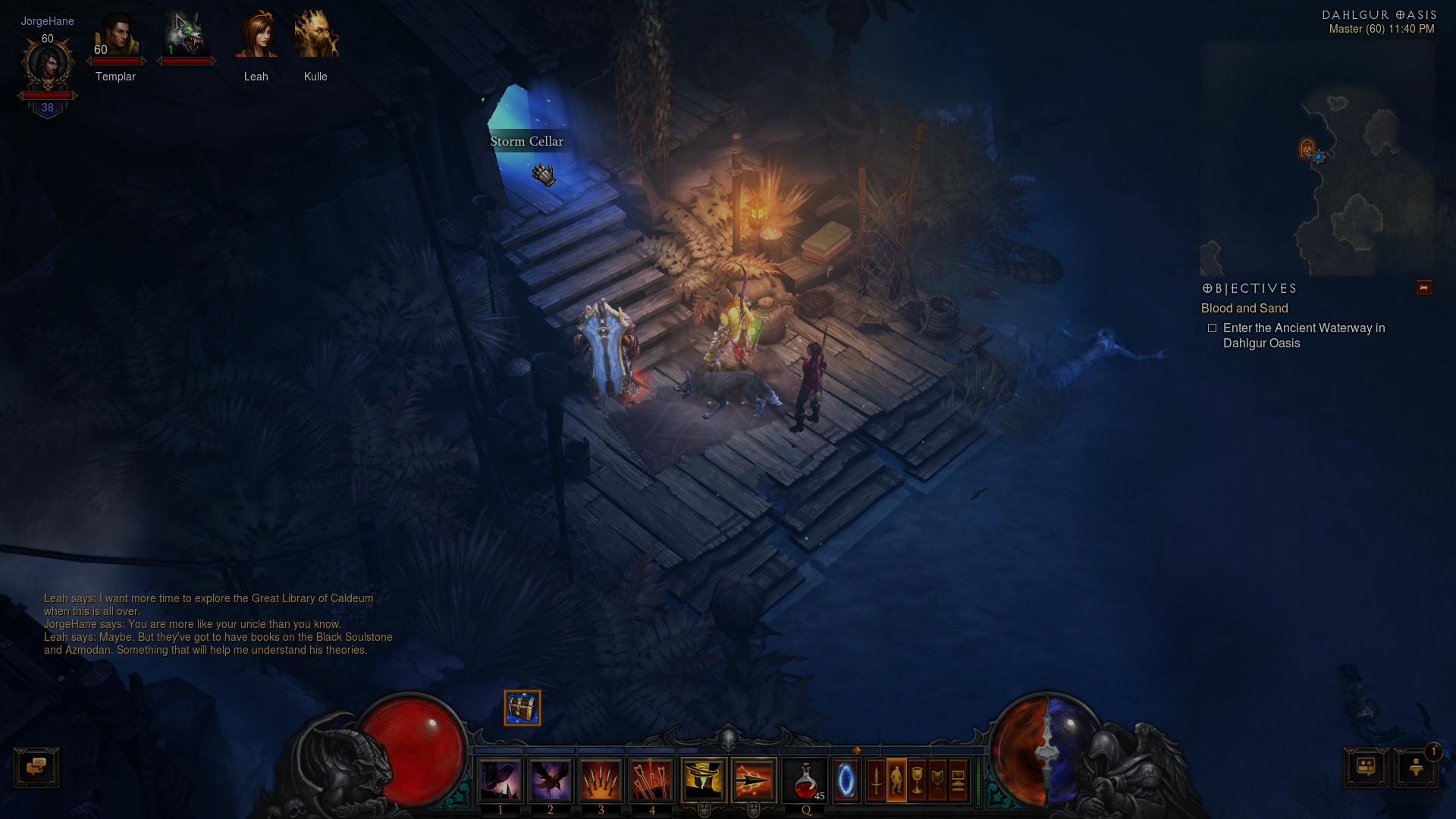Open the character inventory figure button
The height and width of the screenshot is (819, 1456).
pyautogui.click(x=896, y=780)
